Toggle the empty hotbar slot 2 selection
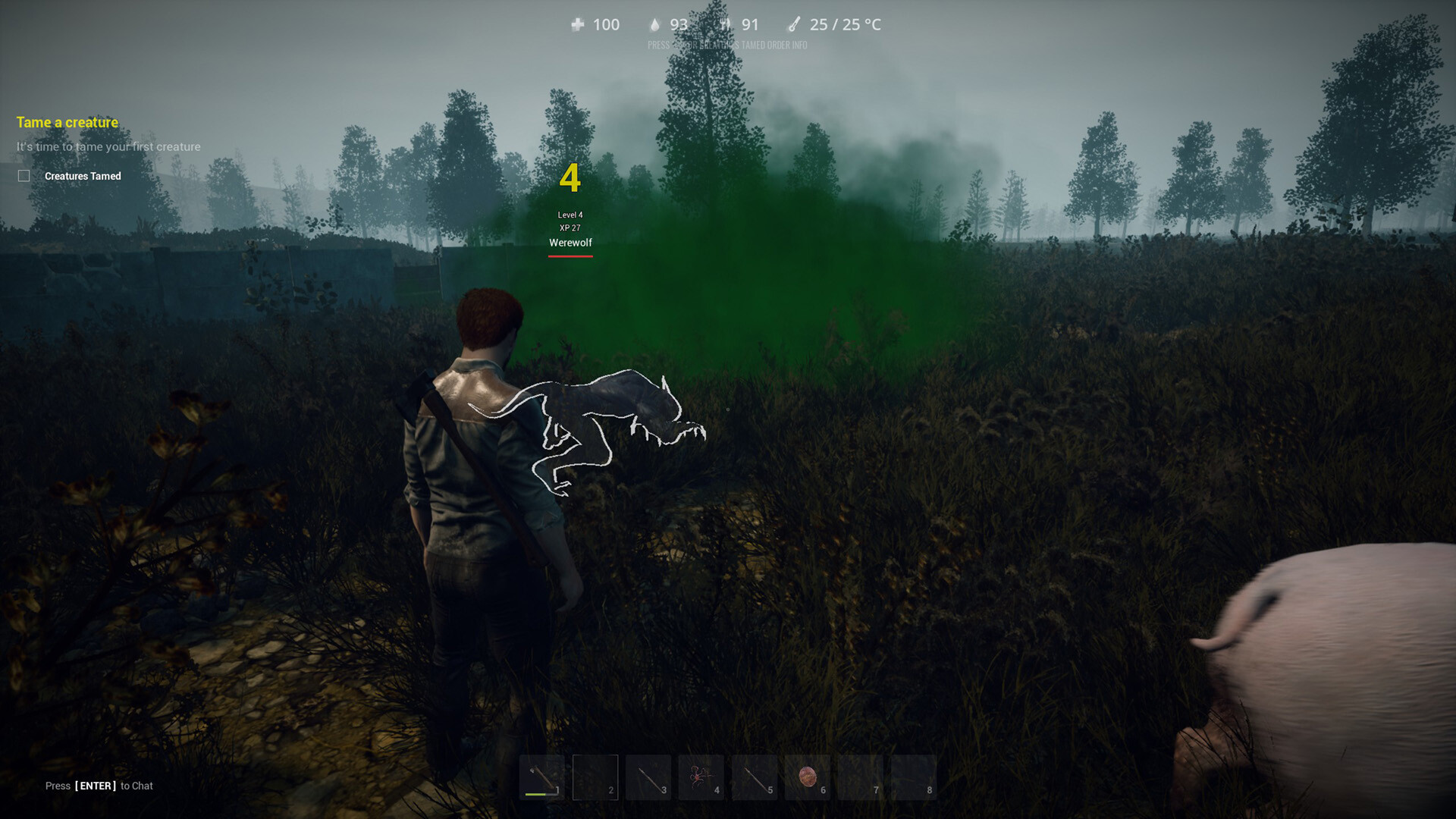This screenshot has width=1456, height=819. click(595, 777)
